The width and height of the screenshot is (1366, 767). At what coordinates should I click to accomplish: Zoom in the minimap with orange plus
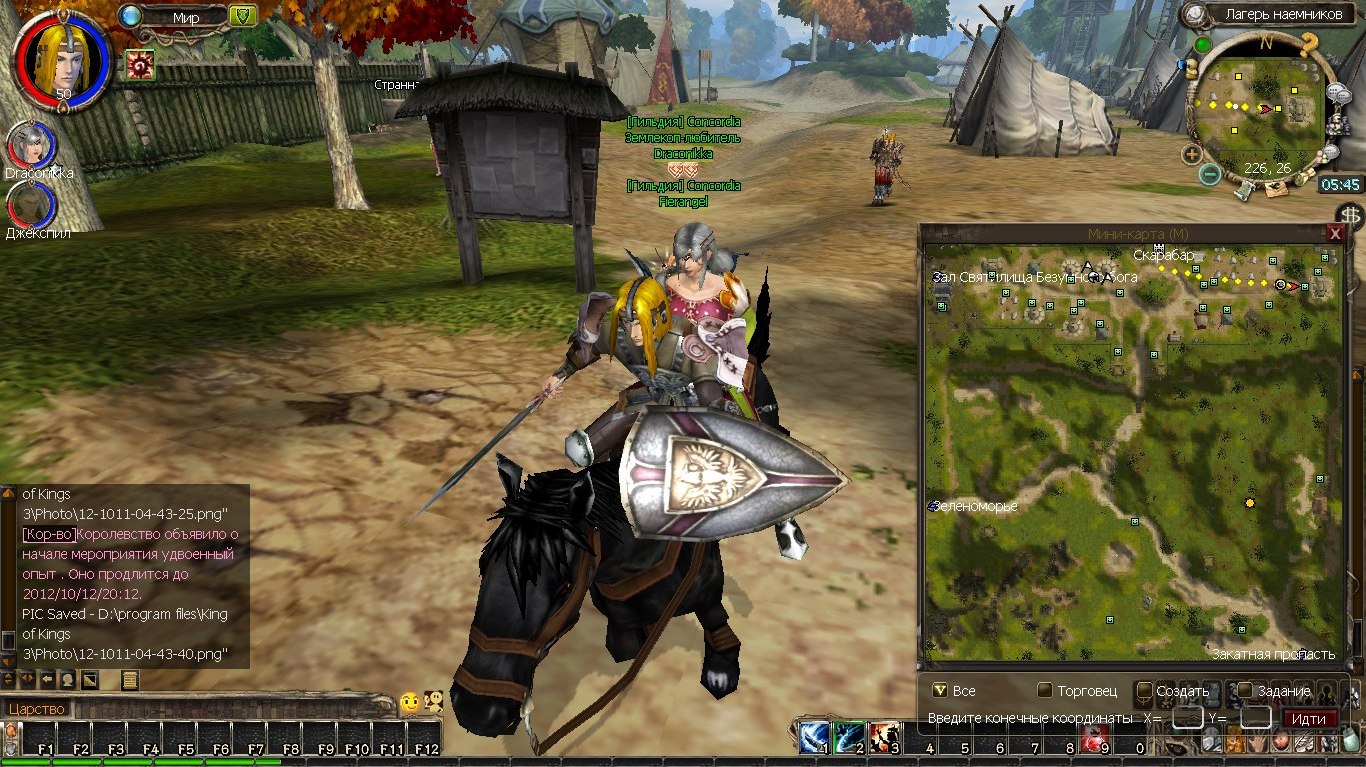(x=1191, y=154)
